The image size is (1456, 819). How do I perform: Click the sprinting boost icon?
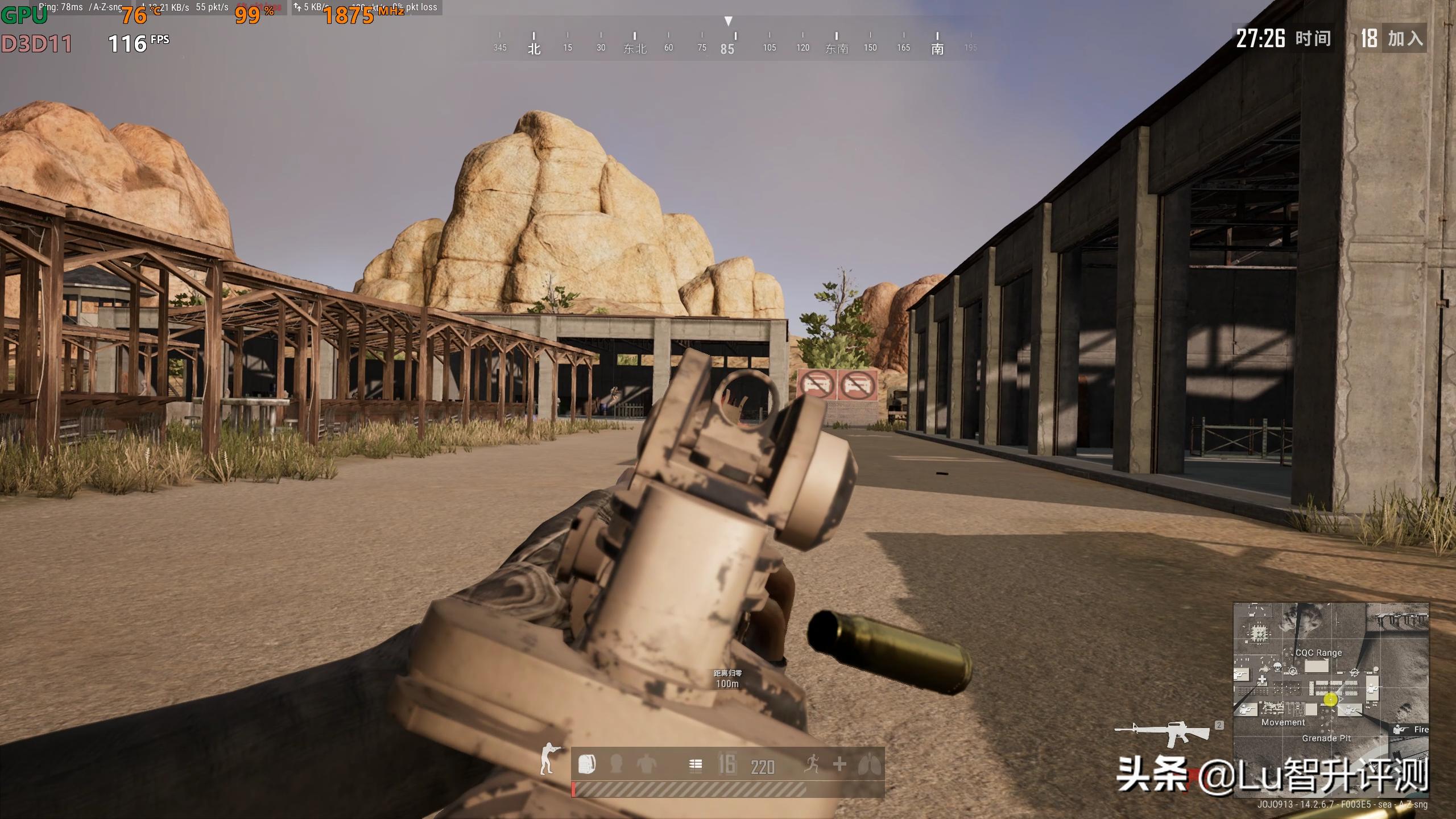point(812,764)
